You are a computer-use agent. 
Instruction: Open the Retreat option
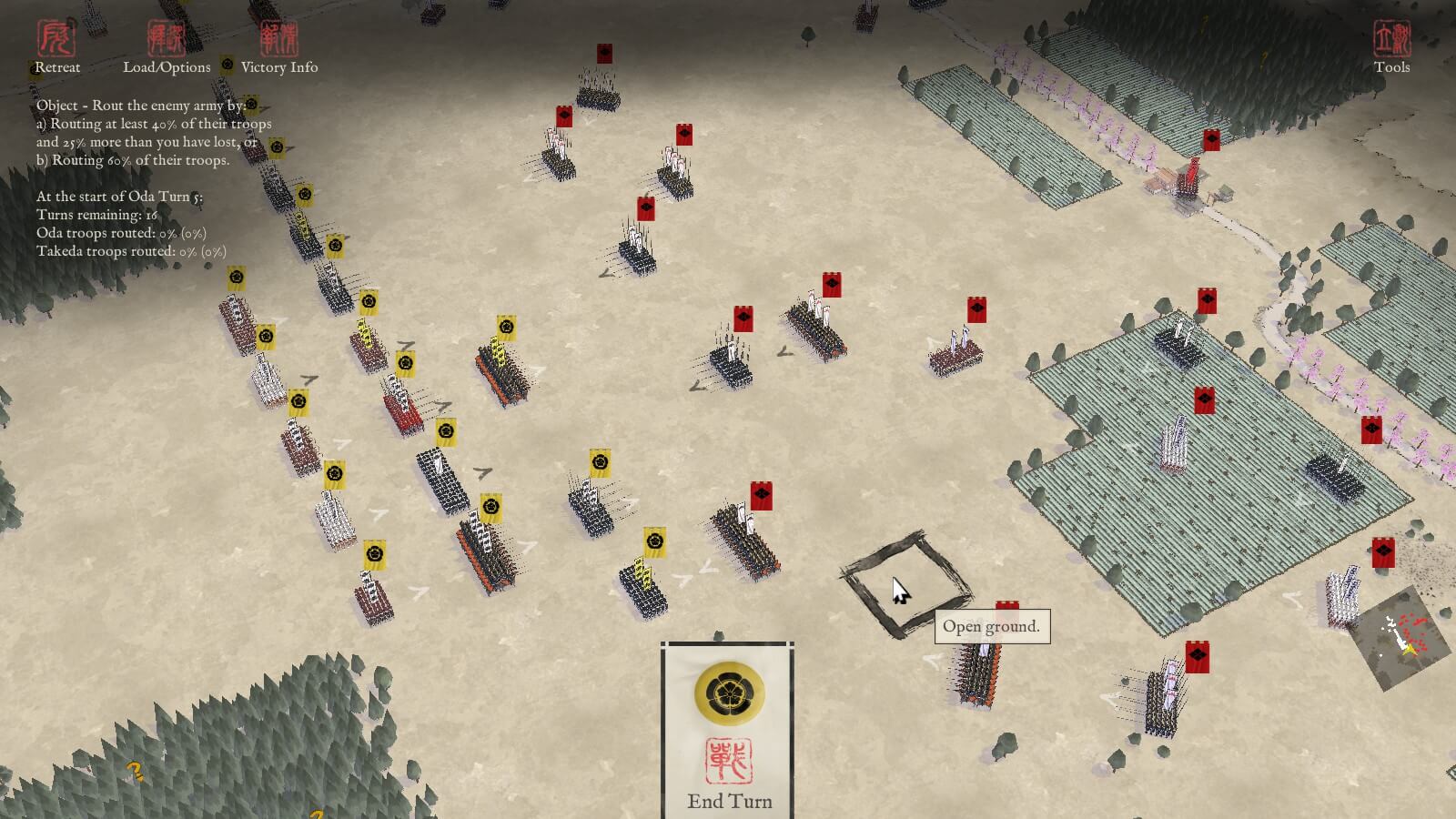(56, 47)
